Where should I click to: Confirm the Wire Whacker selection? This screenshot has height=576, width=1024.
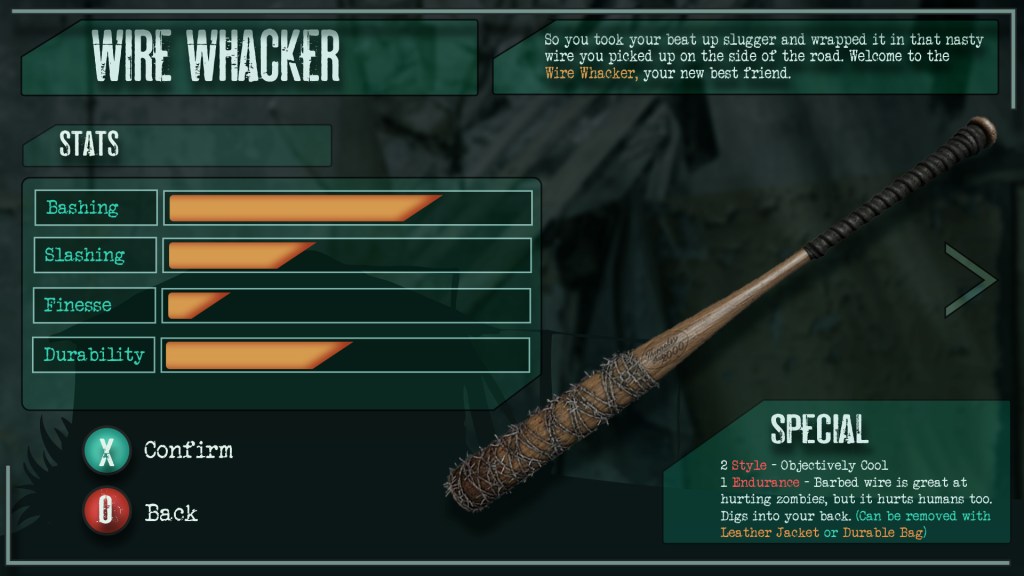107,451
